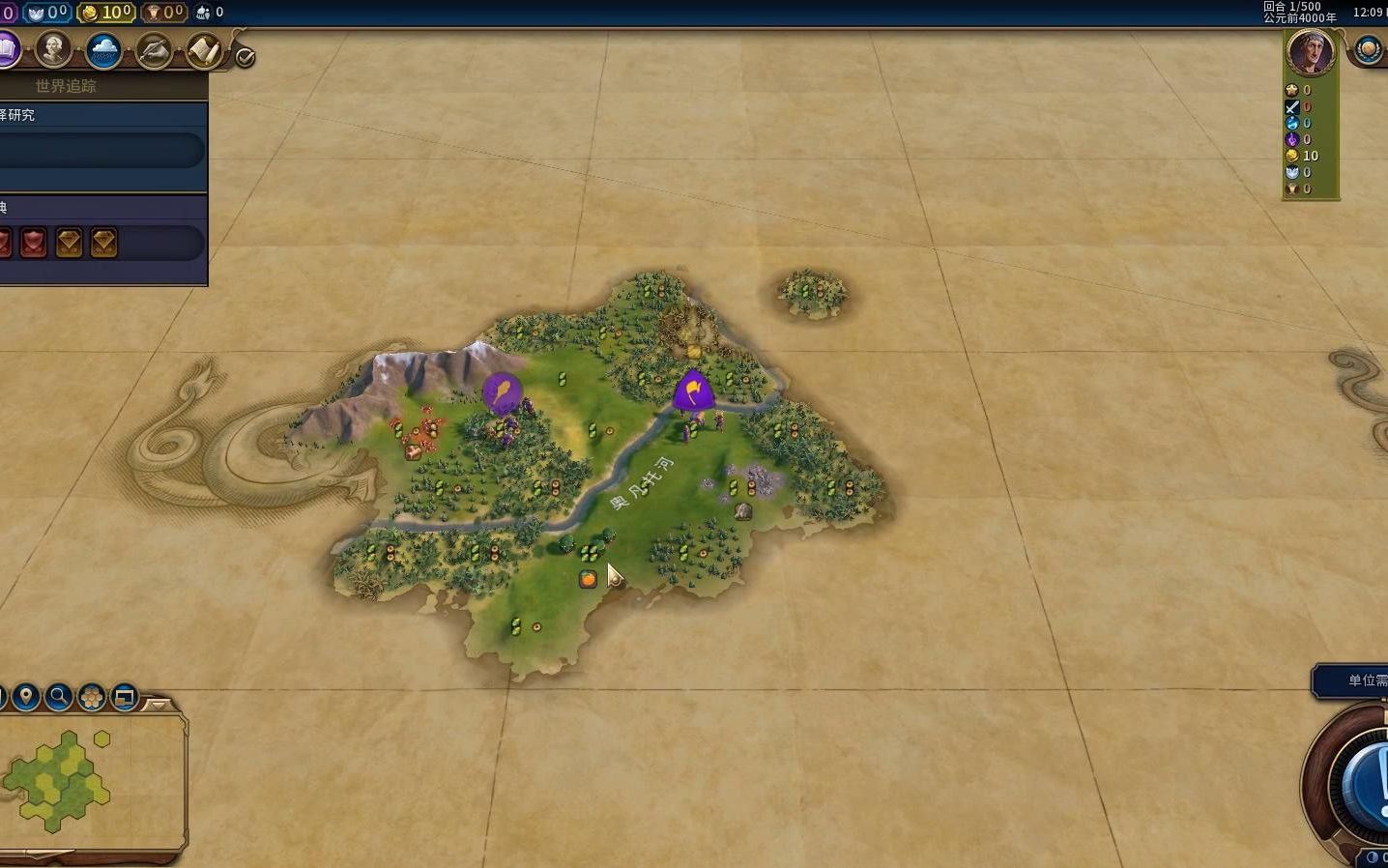Activate the magnifying glass map search

coord(59,696)
